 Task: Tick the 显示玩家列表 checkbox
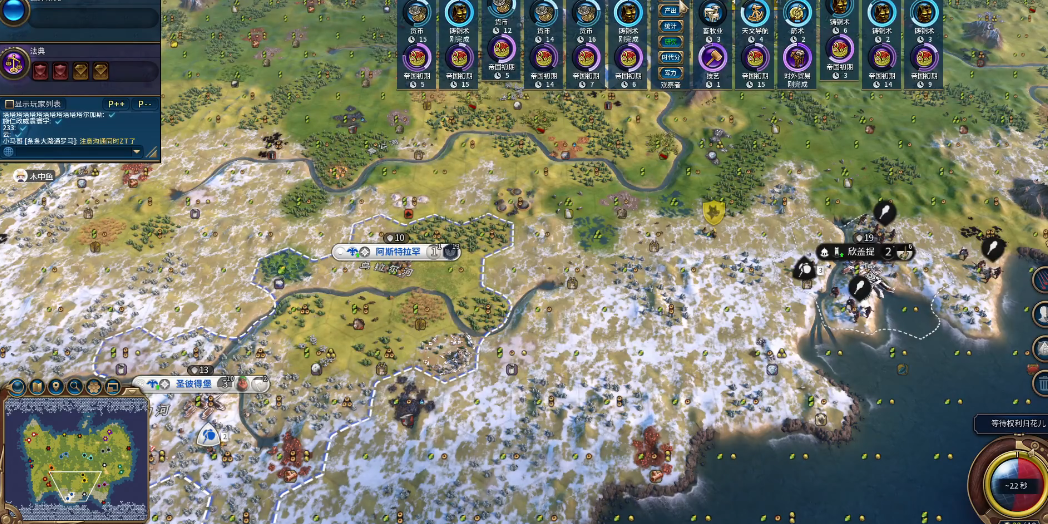[10, 103]
